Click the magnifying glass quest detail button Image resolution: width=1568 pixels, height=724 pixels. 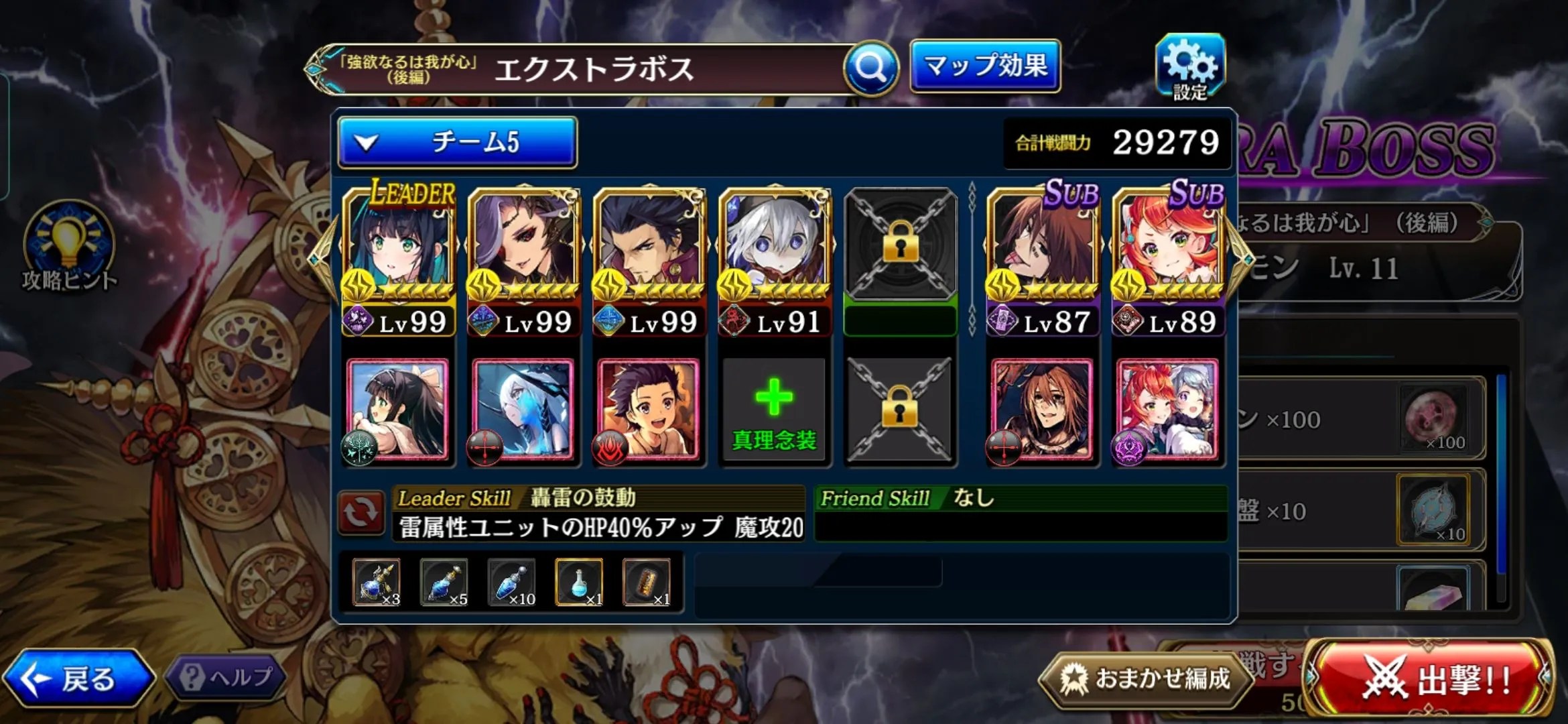pyautogui.click(x=870, y=68)
